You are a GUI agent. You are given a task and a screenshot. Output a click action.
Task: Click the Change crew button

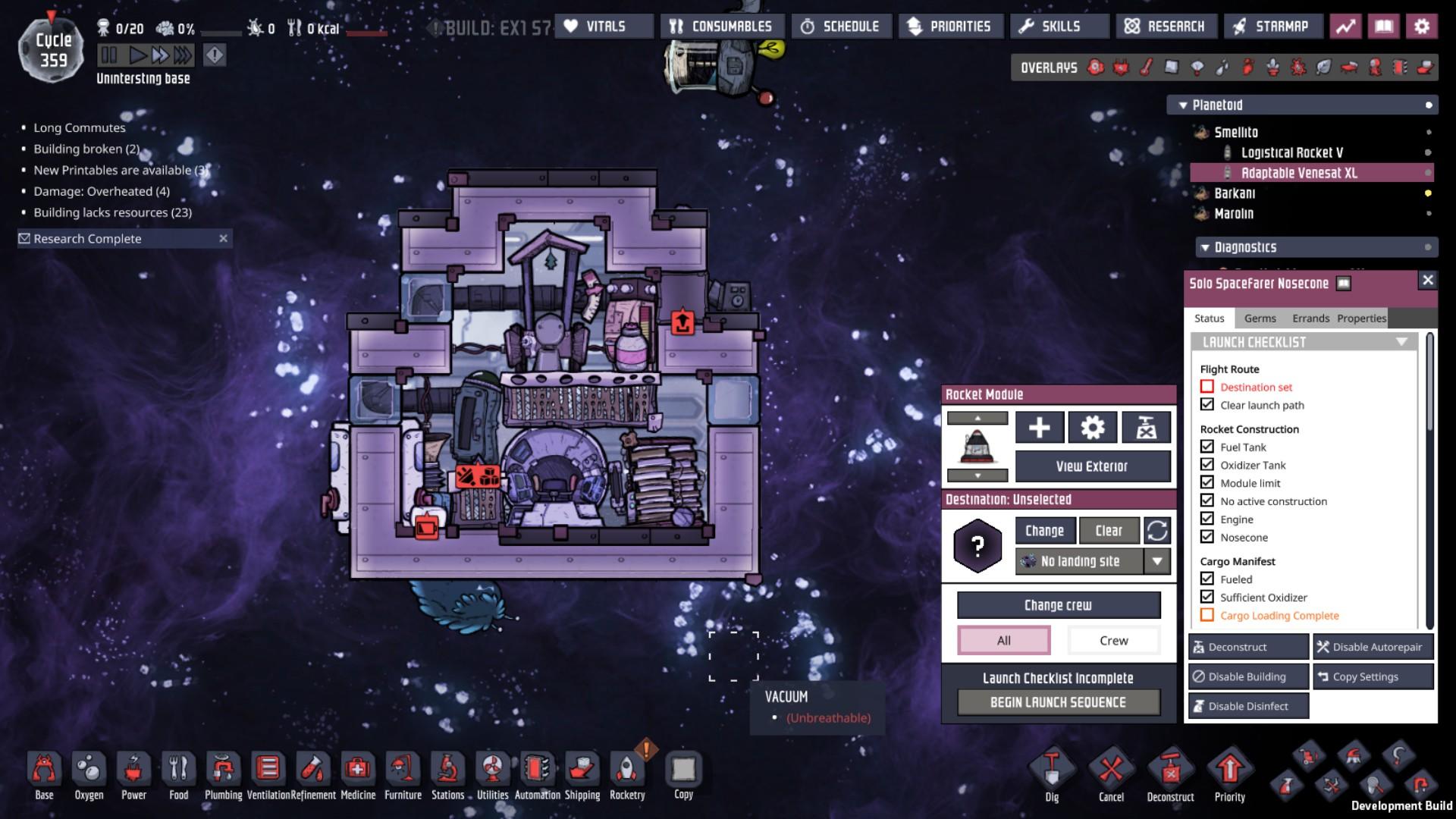click(x=1058, y=605)
